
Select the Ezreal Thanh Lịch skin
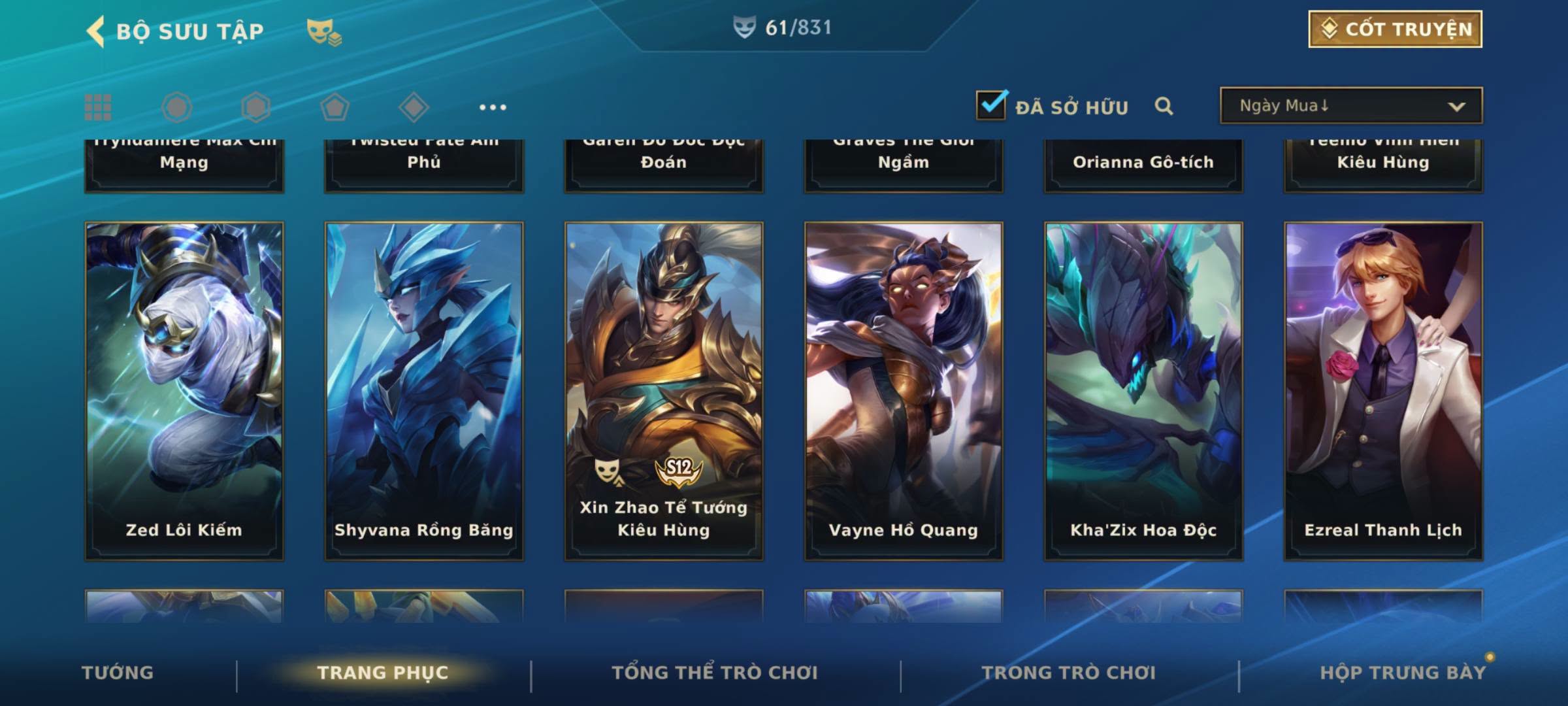[x=1383, y=391]
